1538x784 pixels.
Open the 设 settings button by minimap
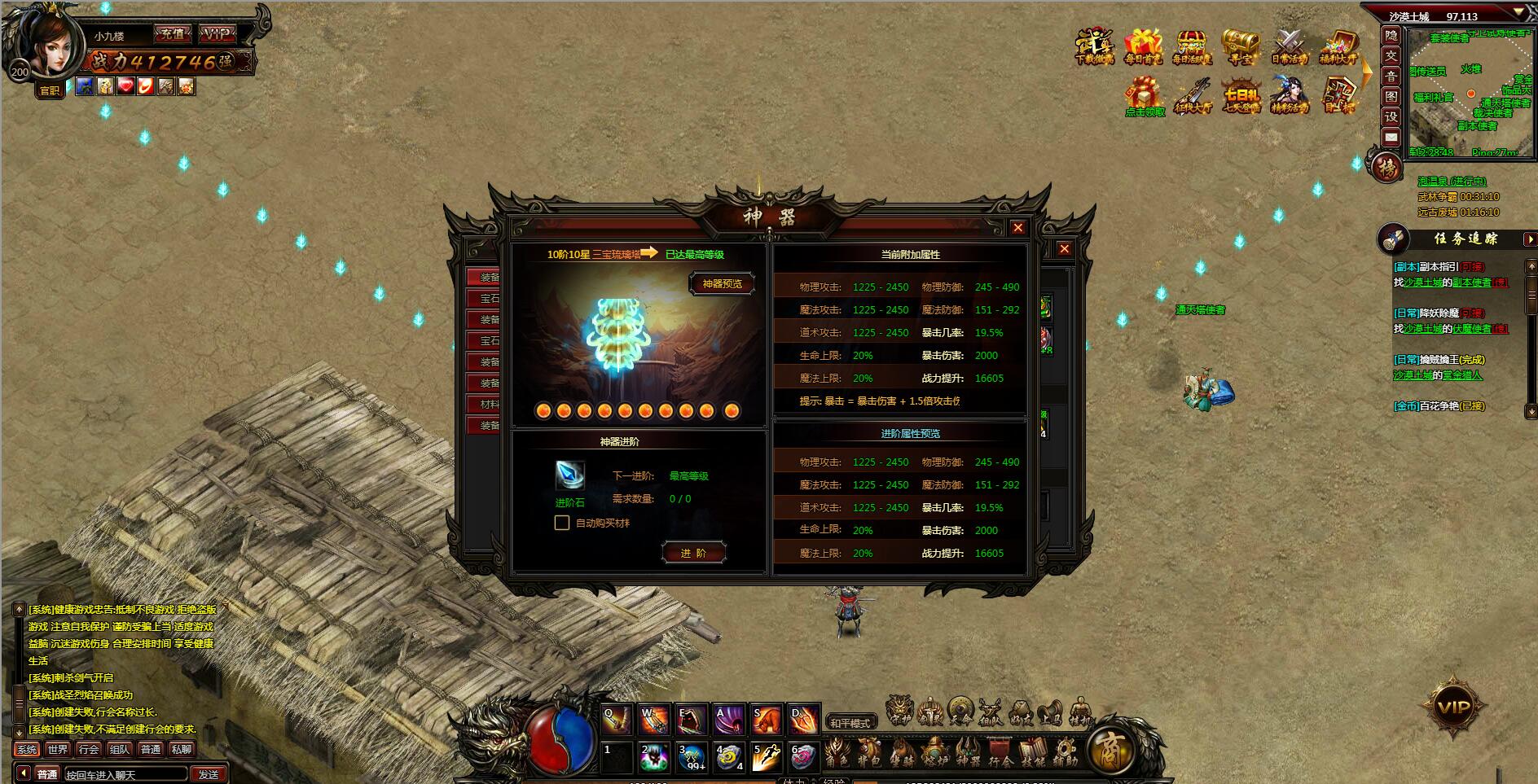tap(1391, 117)
